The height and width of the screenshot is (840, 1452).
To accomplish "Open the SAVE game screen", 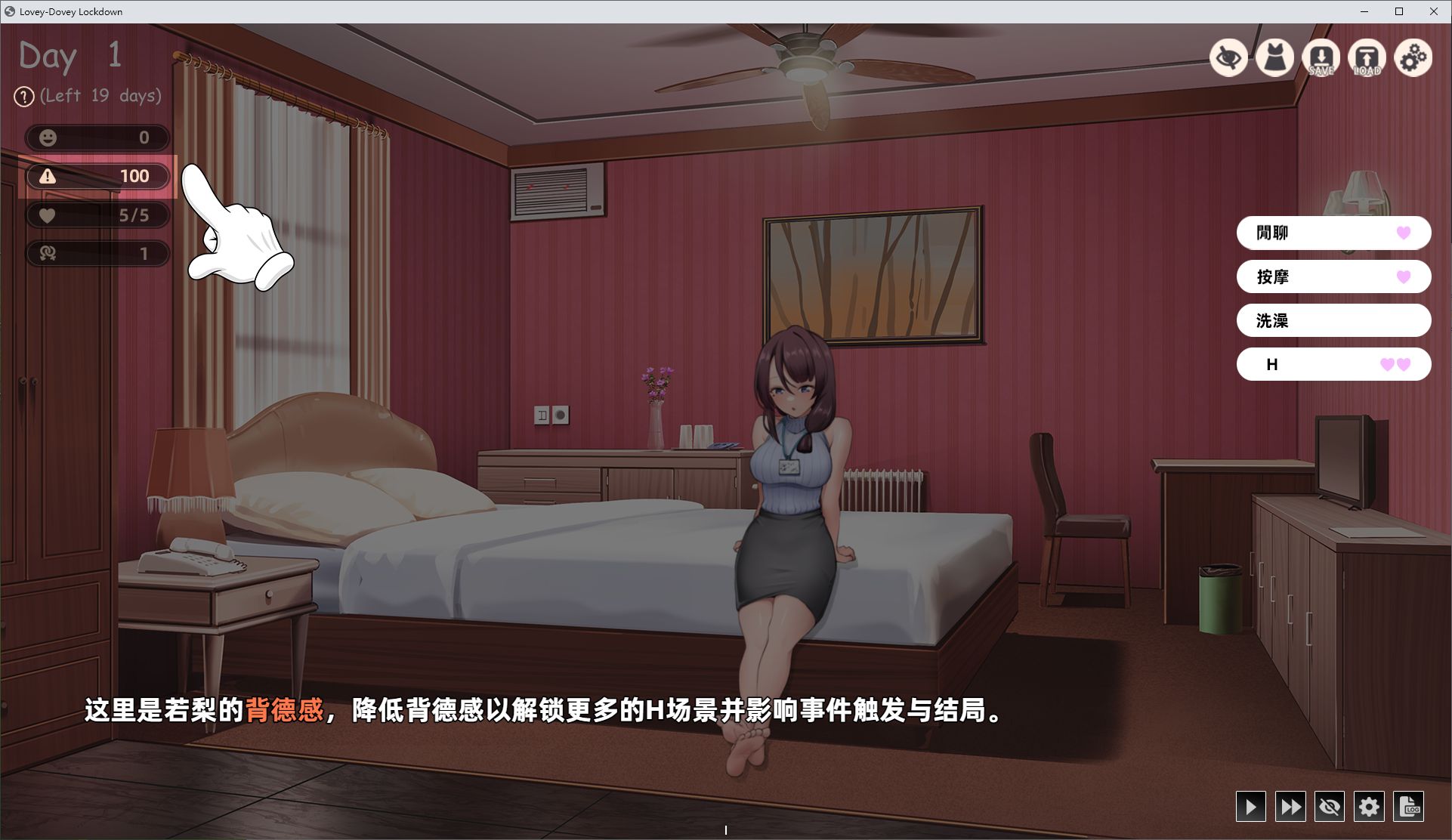I will (1321, 57).
